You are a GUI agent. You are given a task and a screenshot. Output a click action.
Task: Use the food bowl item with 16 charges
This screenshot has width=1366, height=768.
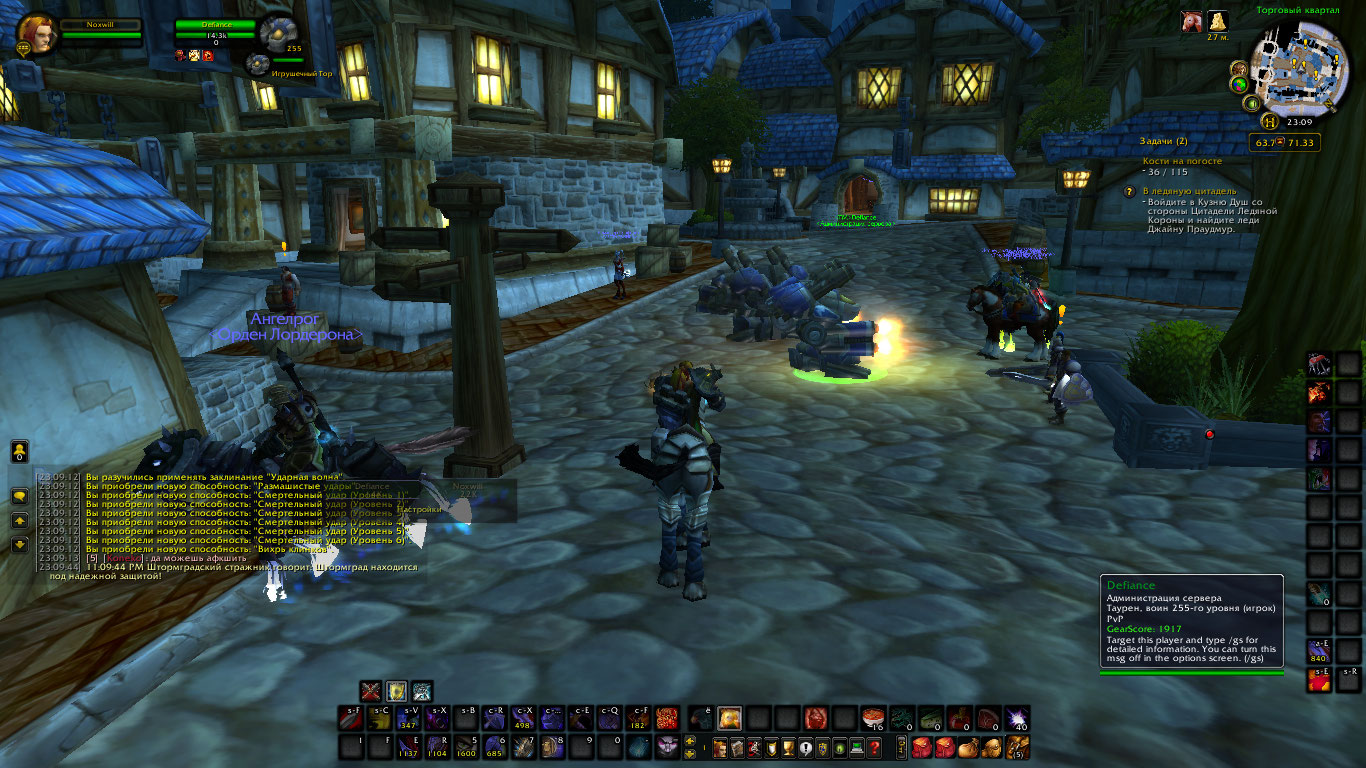(873, 718)
